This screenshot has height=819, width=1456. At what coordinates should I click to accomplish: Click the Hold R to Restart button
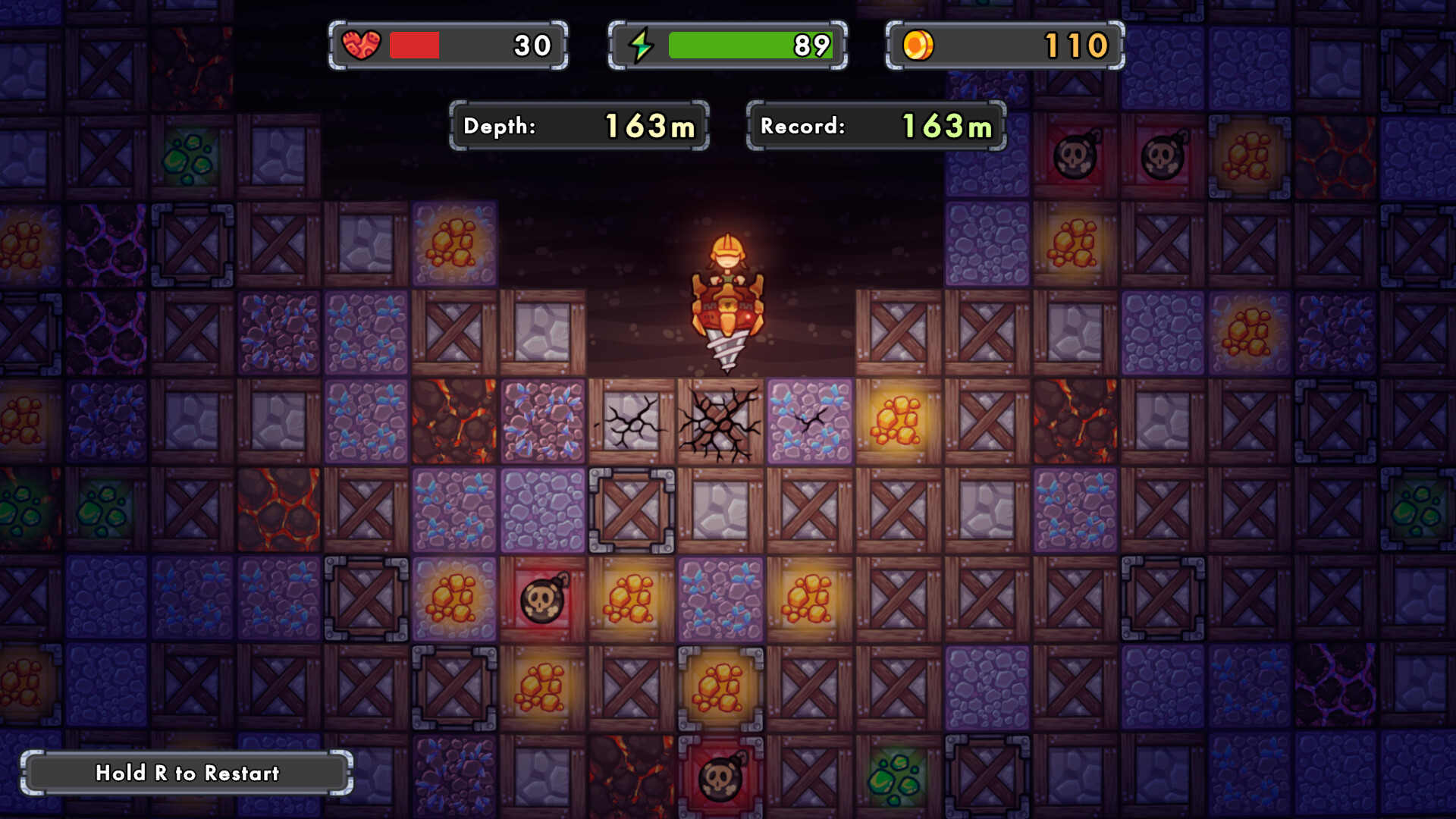(187, 774)
